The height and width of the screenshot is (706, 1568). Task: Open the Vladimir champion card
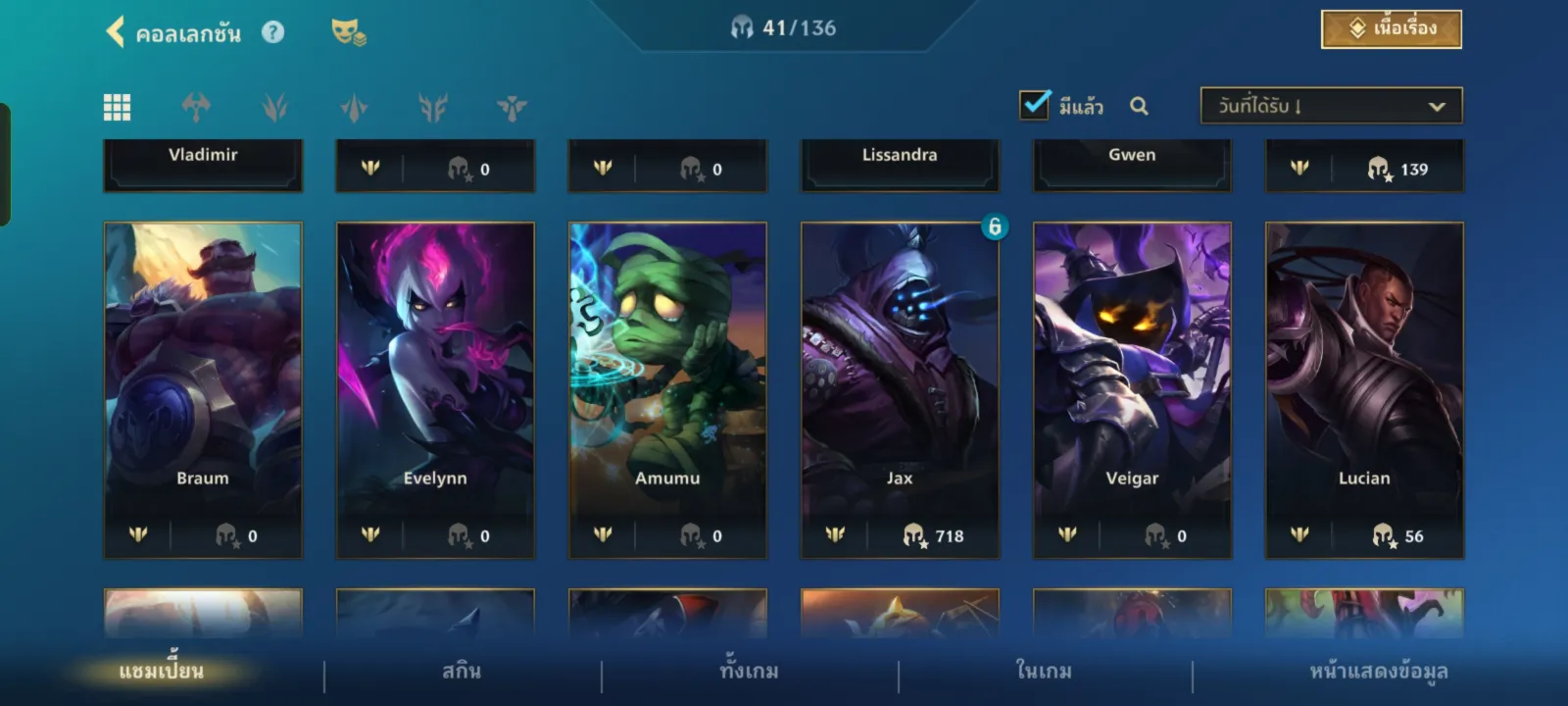click(203, 163)
